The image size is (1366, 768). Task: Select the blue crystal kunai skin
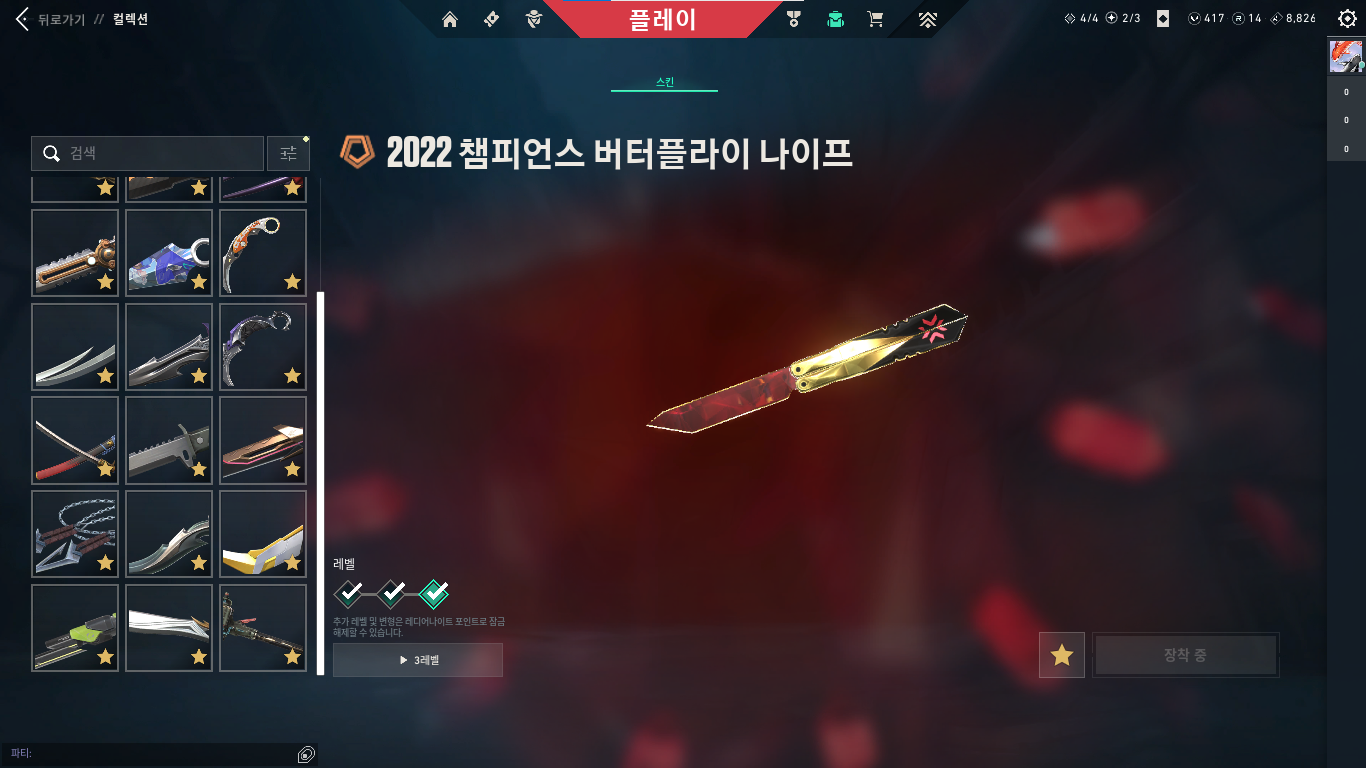pos(169,252)
